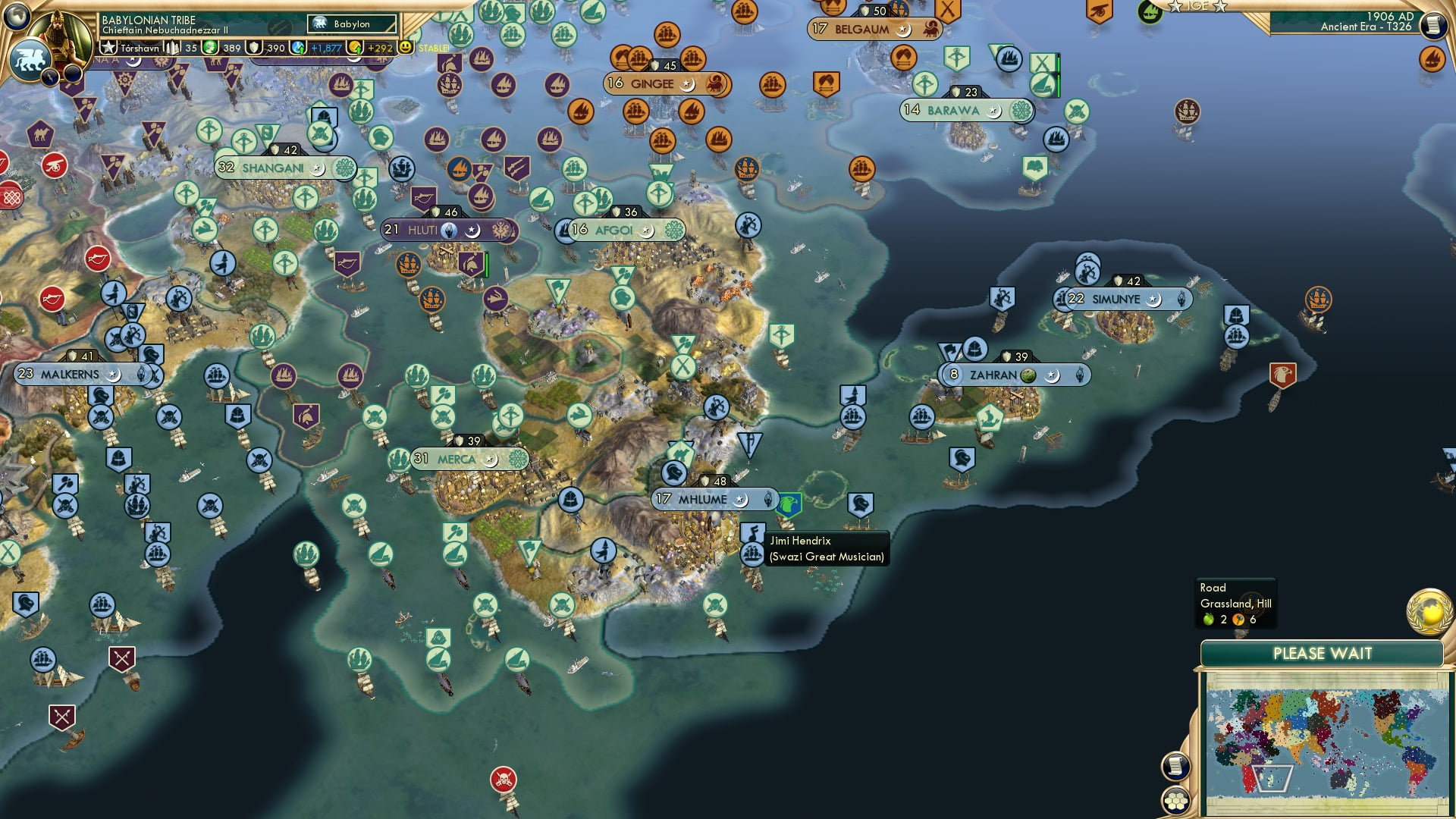Click the notifications scroll beside the era clock

coord(1436,23)
